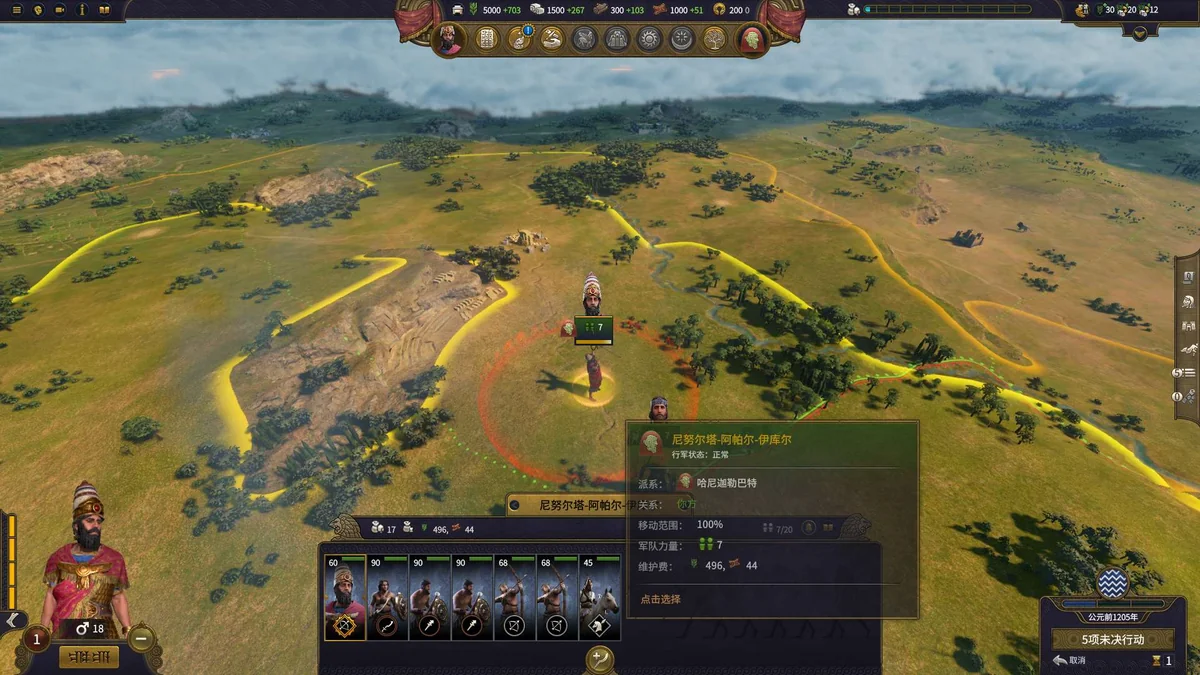Open the clay tablet panel
Image resolution: width=1200 pixels, height=675 pixels.
click(487, 39)
